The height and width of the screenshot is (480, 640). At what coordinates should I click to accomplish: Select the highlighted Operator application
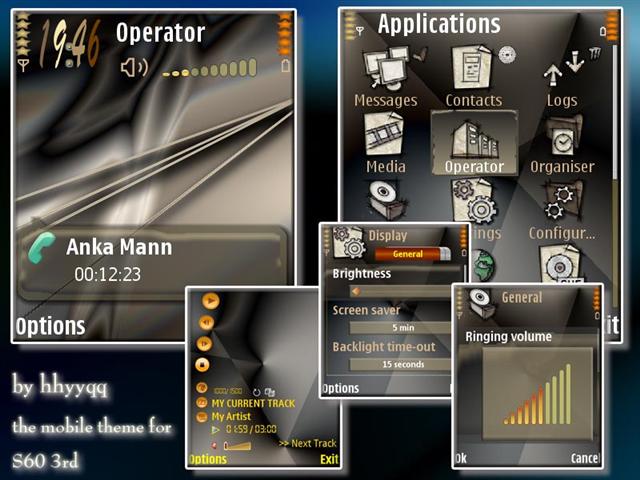pos(474,144)
